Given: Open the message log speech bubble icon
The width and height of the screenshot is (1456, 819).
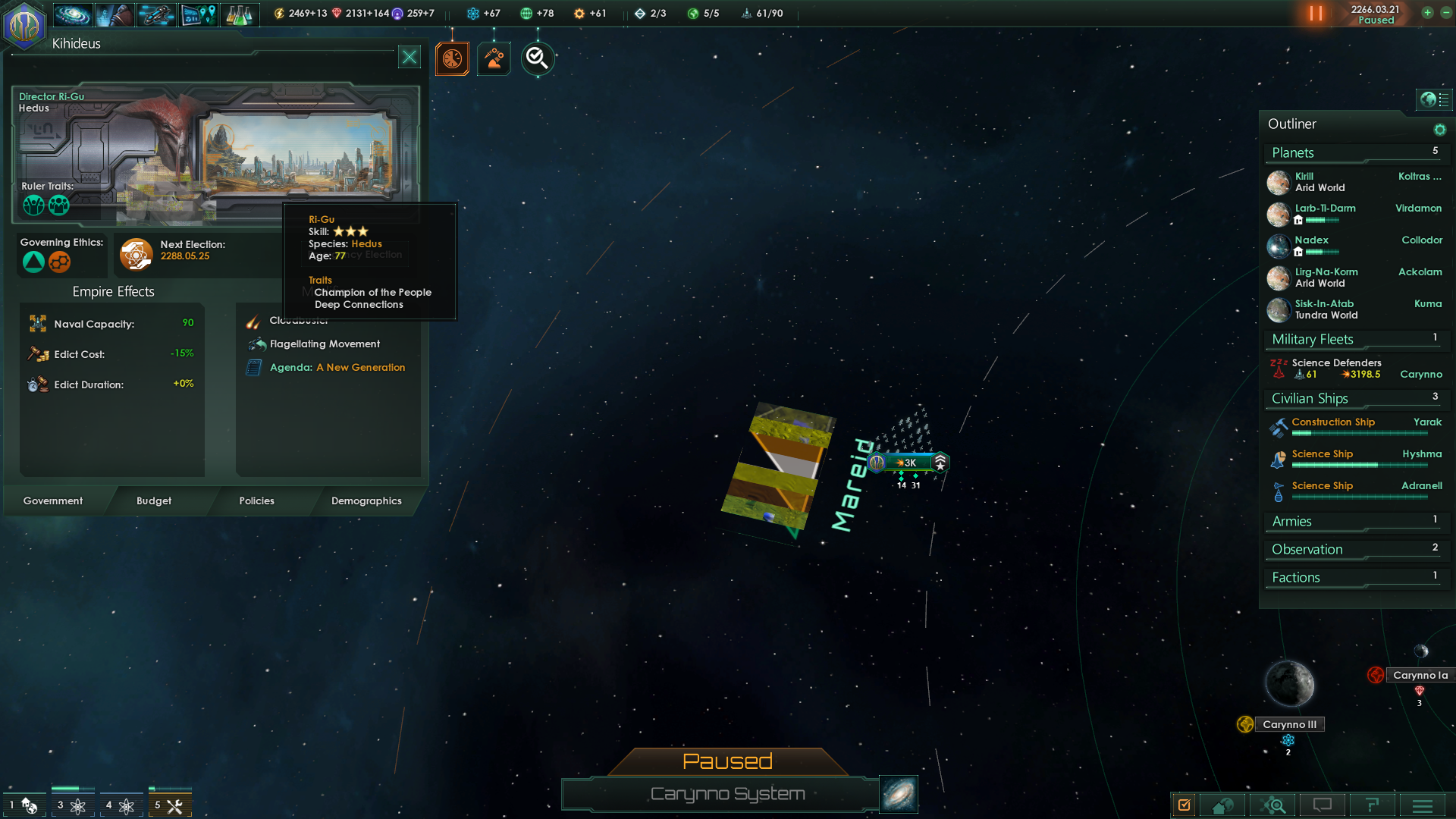Looking at the screenshot, I should (1323, 805).
